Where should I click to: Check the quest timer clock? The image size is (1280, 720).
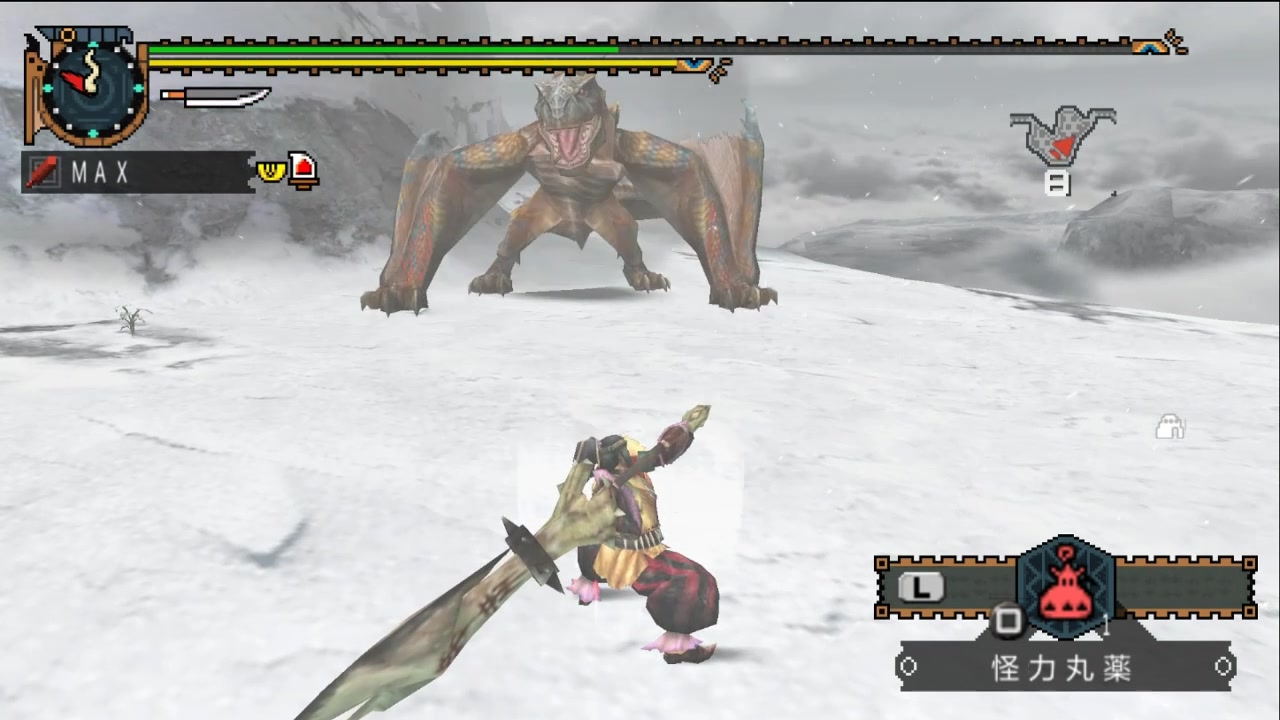[88, 88]
